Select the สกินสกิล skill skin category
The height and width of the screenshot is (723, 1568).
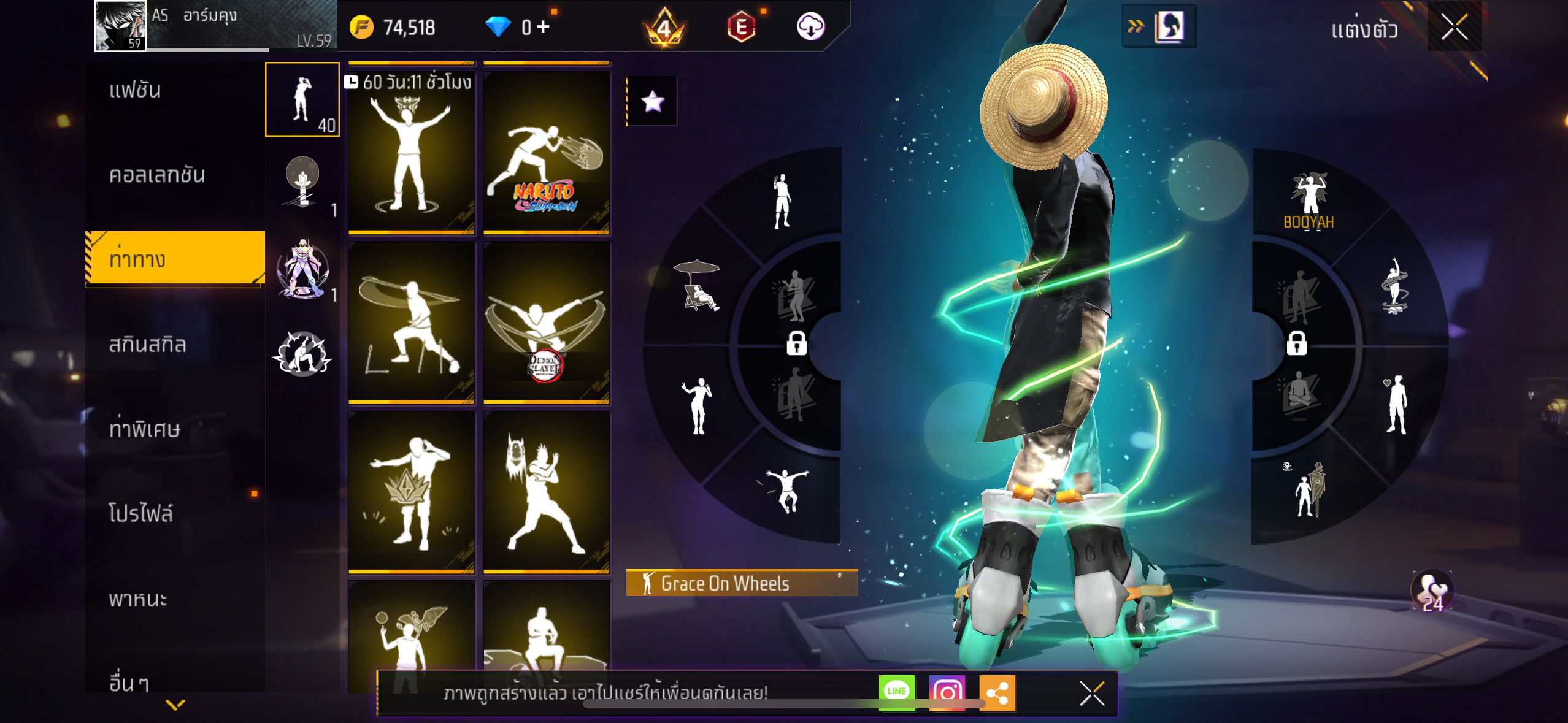pyautogui.click(x=147, y=345)
